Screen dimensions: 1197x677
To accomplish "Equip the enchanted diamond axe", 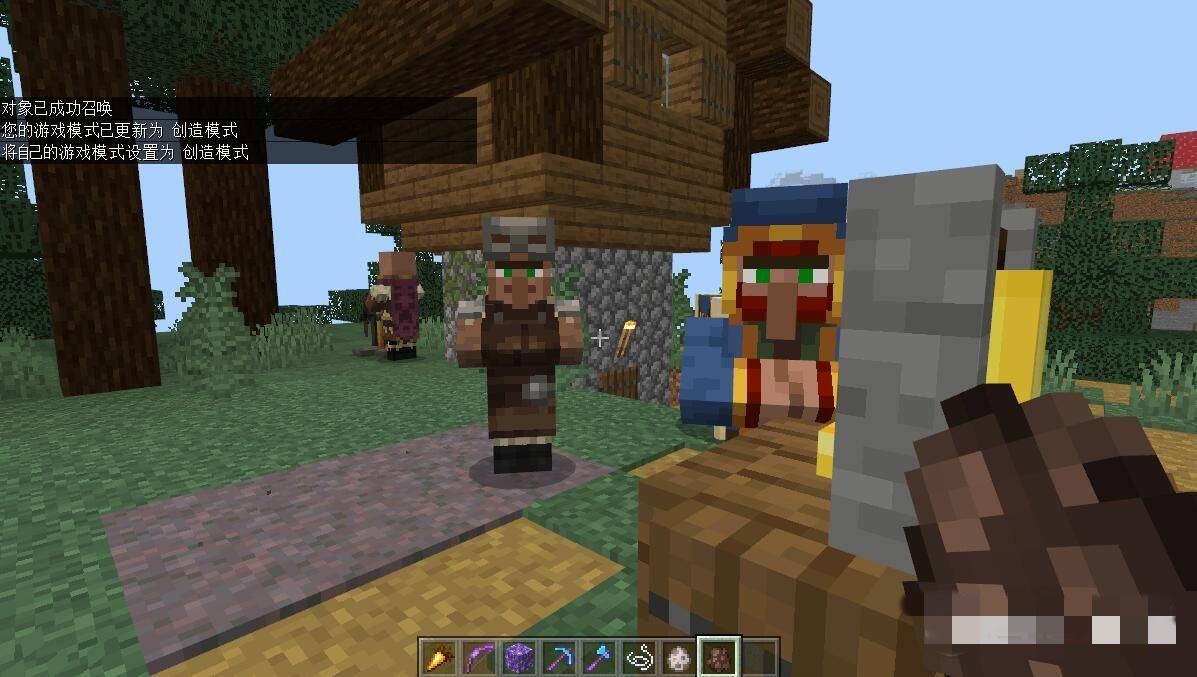I will pos(598,658).
